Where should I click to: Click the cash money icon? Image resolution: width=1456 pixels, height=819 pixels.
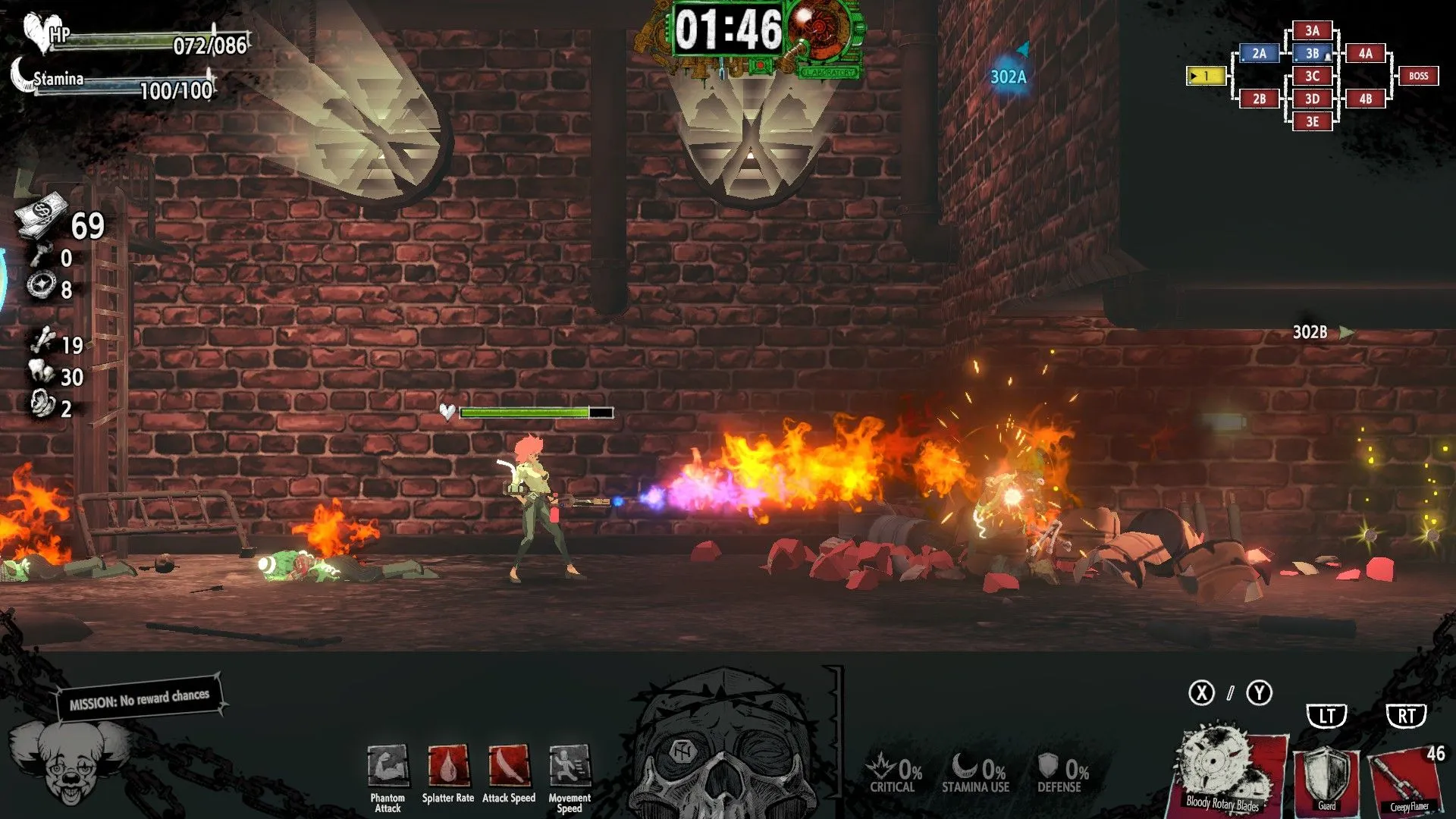click(42, 213)
